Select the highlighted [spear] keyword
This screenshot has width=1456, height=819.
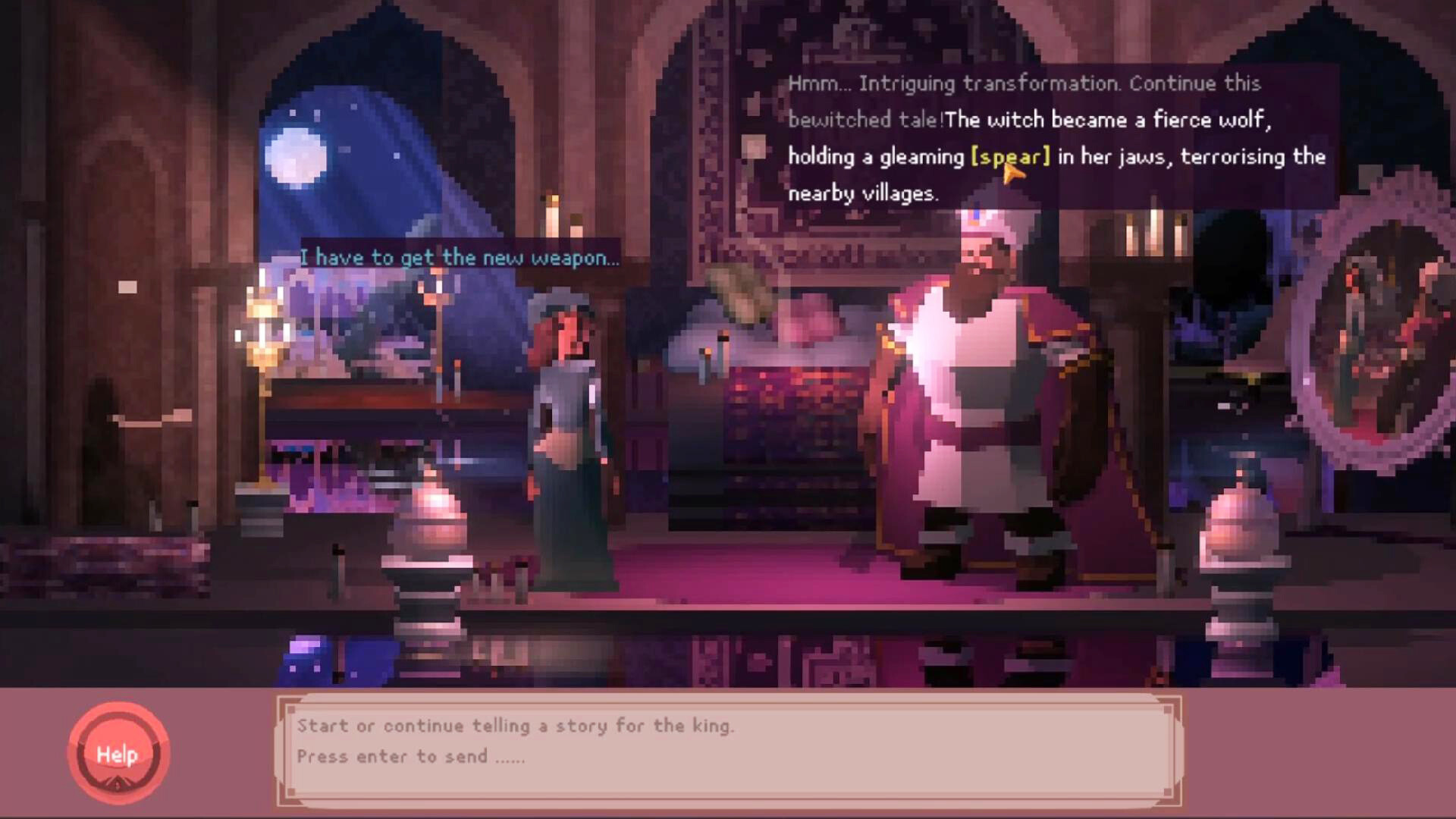point(1009,157)
